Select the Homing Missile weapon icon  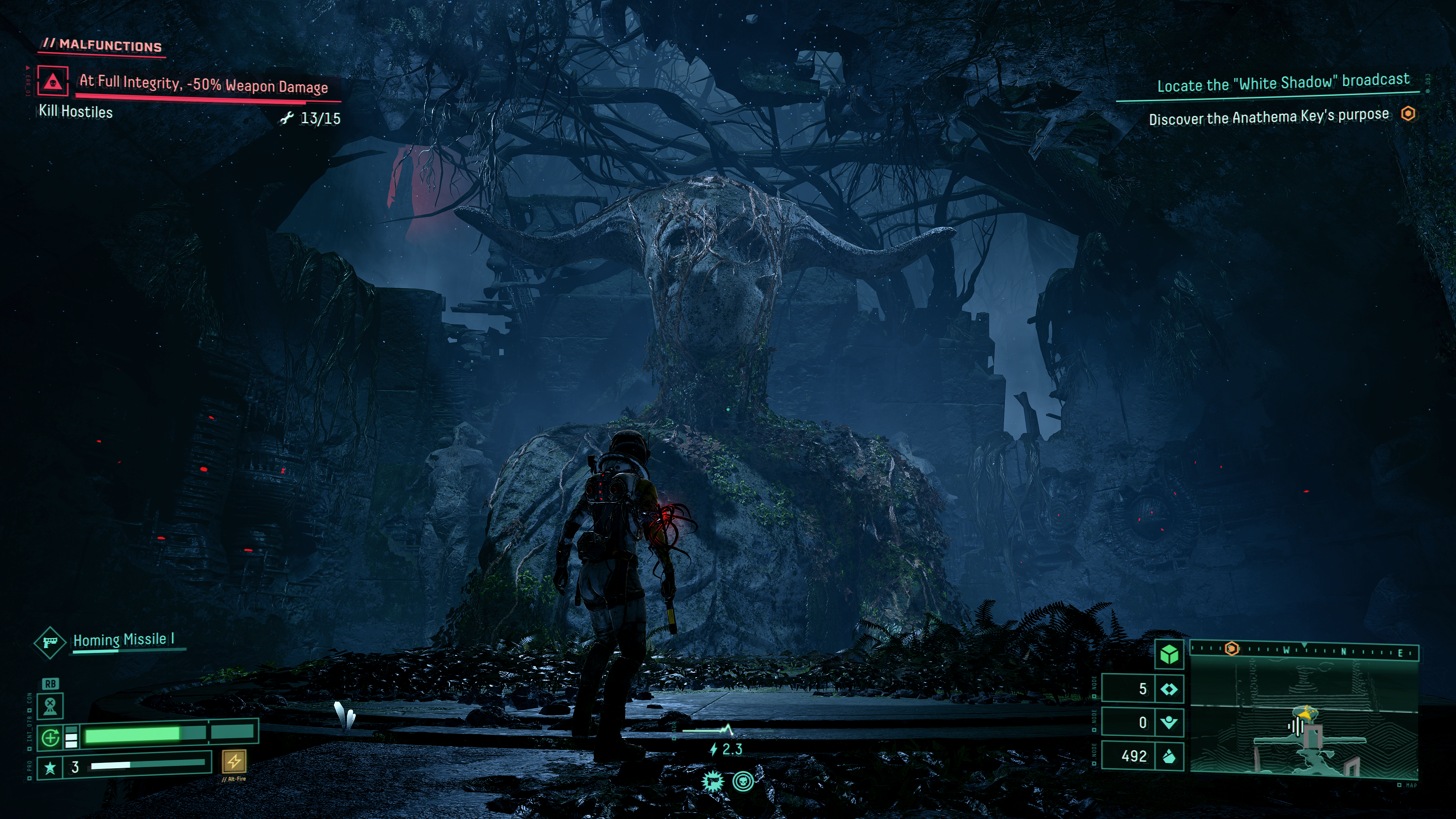point(49,642)
